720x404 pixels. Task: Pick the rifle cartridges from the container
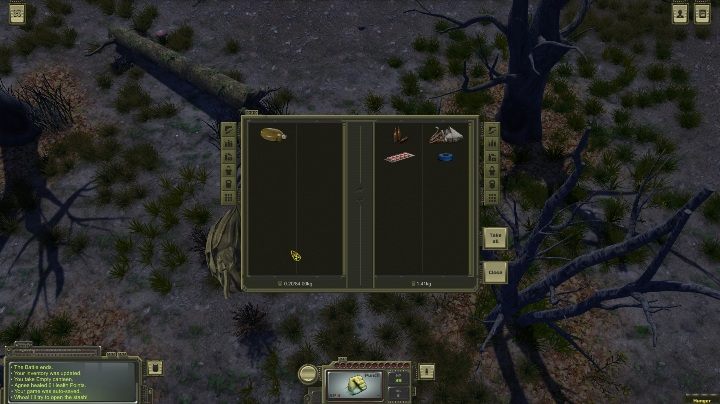point(399,134)
